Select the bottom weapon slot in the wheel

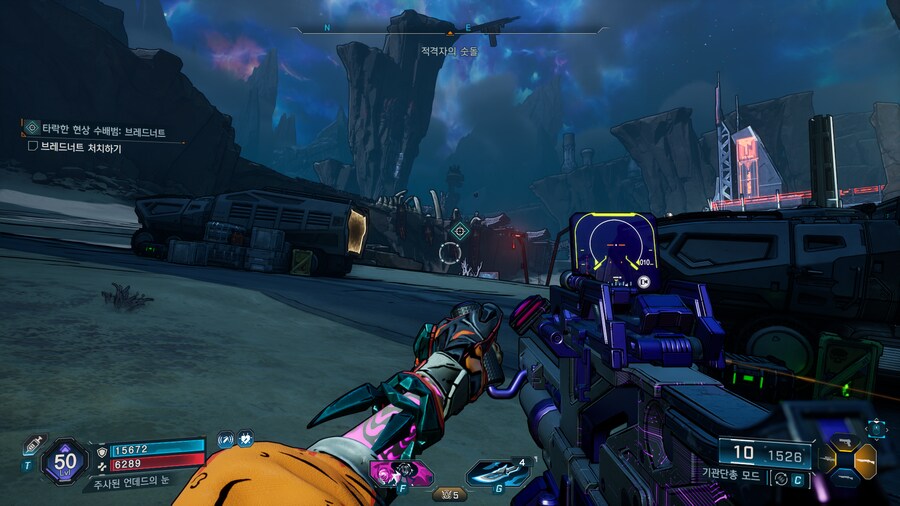point(844,481)
